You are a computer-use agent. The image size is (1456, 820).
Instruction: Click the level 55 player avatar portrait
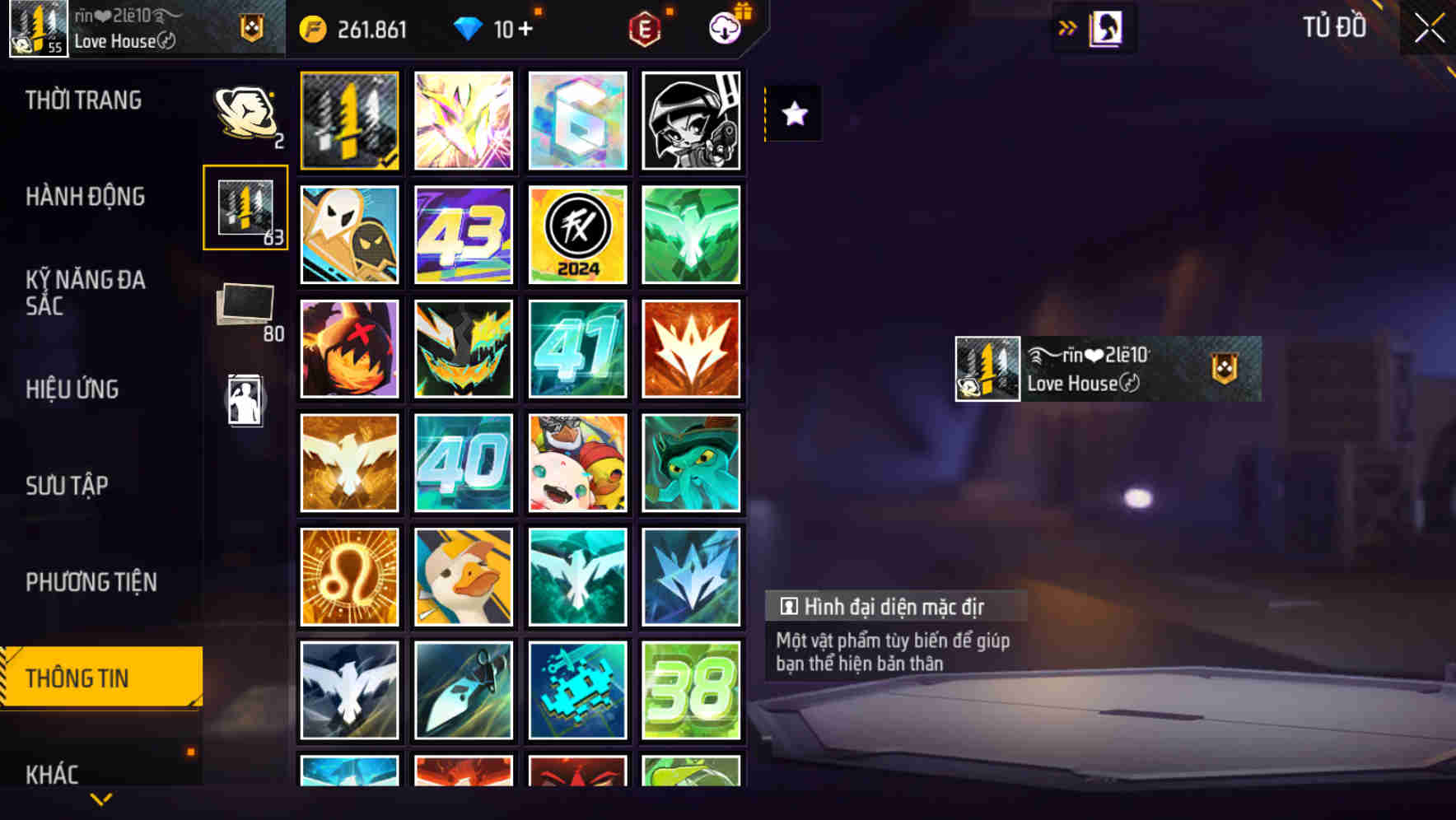pyautogui.click(x=36, y=29)
